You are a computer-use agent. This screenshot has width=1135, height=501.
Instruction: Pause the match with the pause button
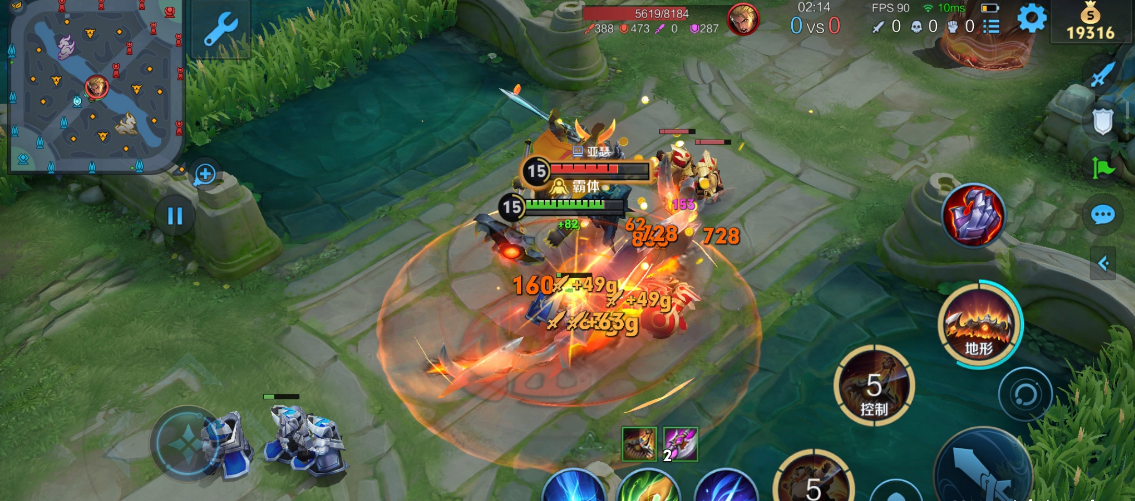175,216
